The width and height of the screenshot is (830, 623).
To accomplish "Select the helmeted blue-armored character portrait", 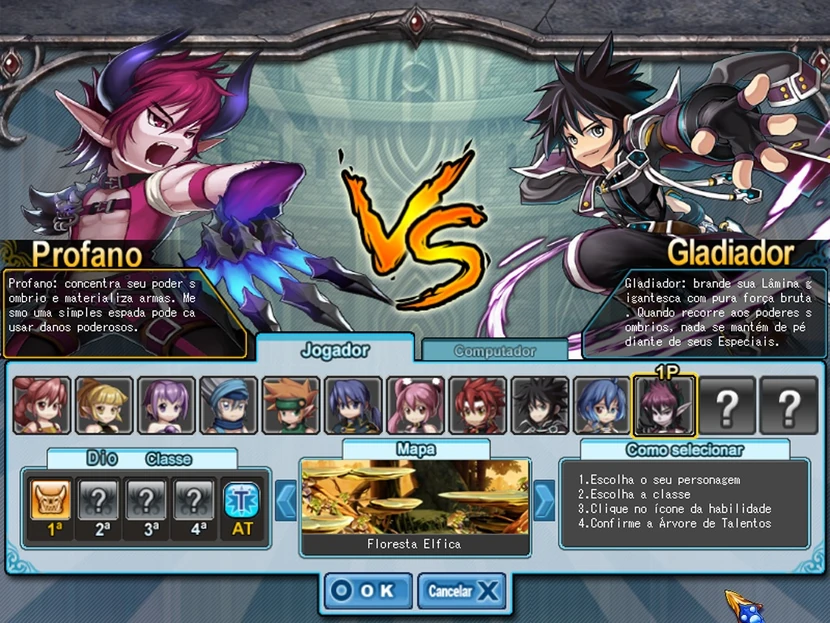I will (229, 405).
